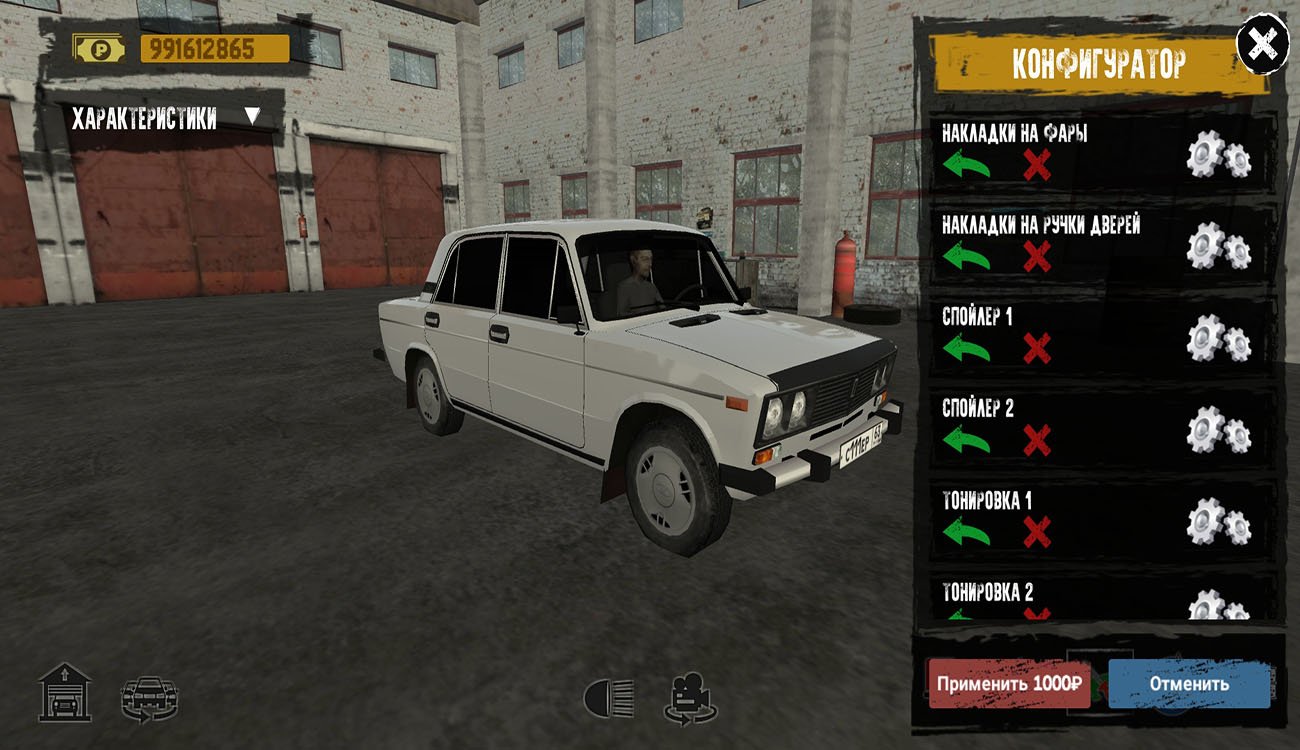Switch camera view with camera icon

pyautogui.click(x=690, y=698)
